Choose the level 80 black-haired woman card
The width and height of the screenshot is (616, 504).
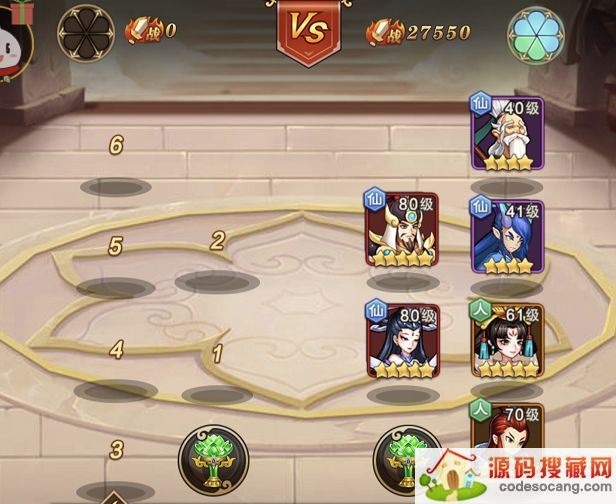[x=403, y=340]
